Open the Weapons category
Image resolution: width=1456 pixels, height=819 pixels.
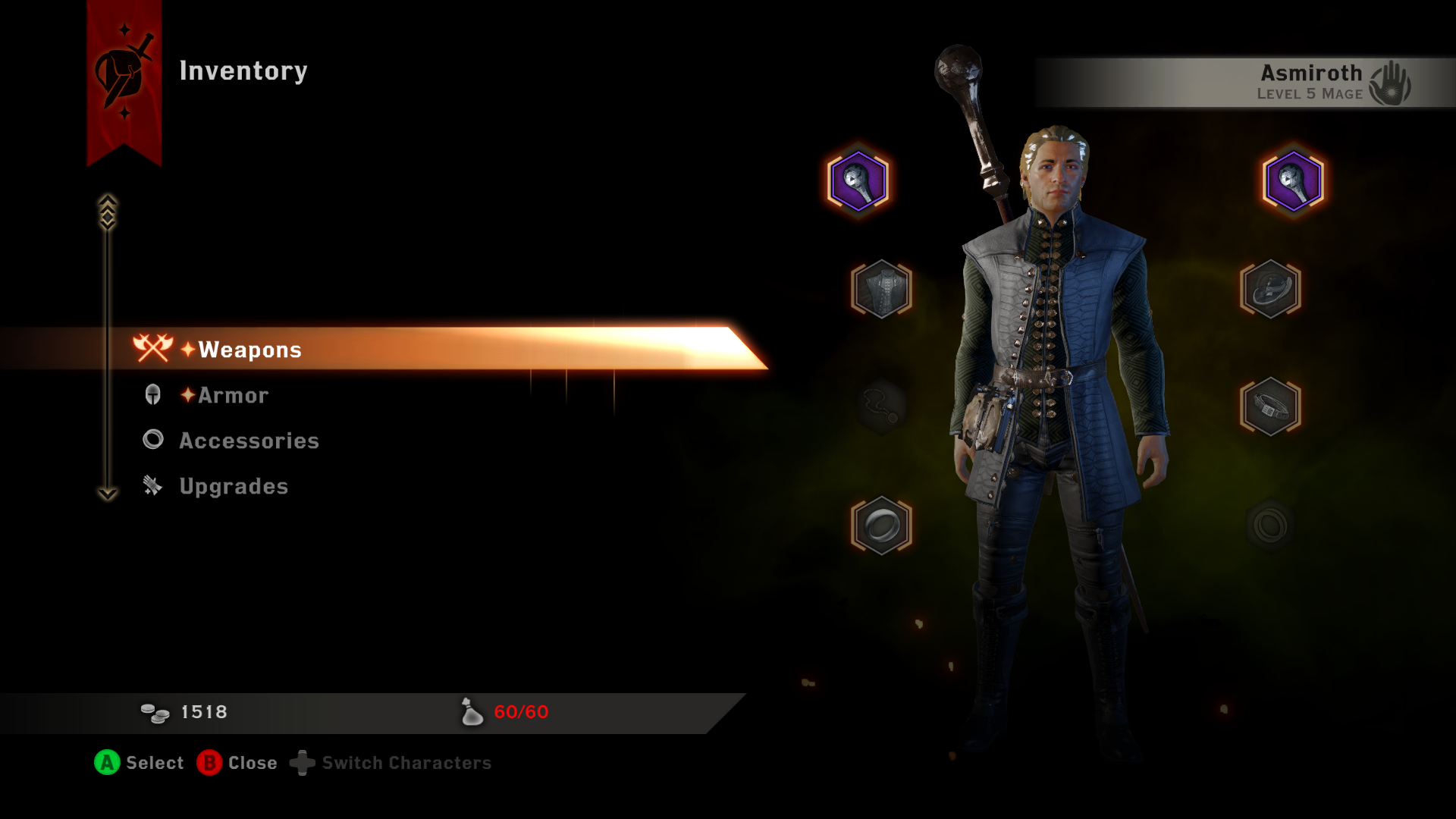[x=250, y=350]
